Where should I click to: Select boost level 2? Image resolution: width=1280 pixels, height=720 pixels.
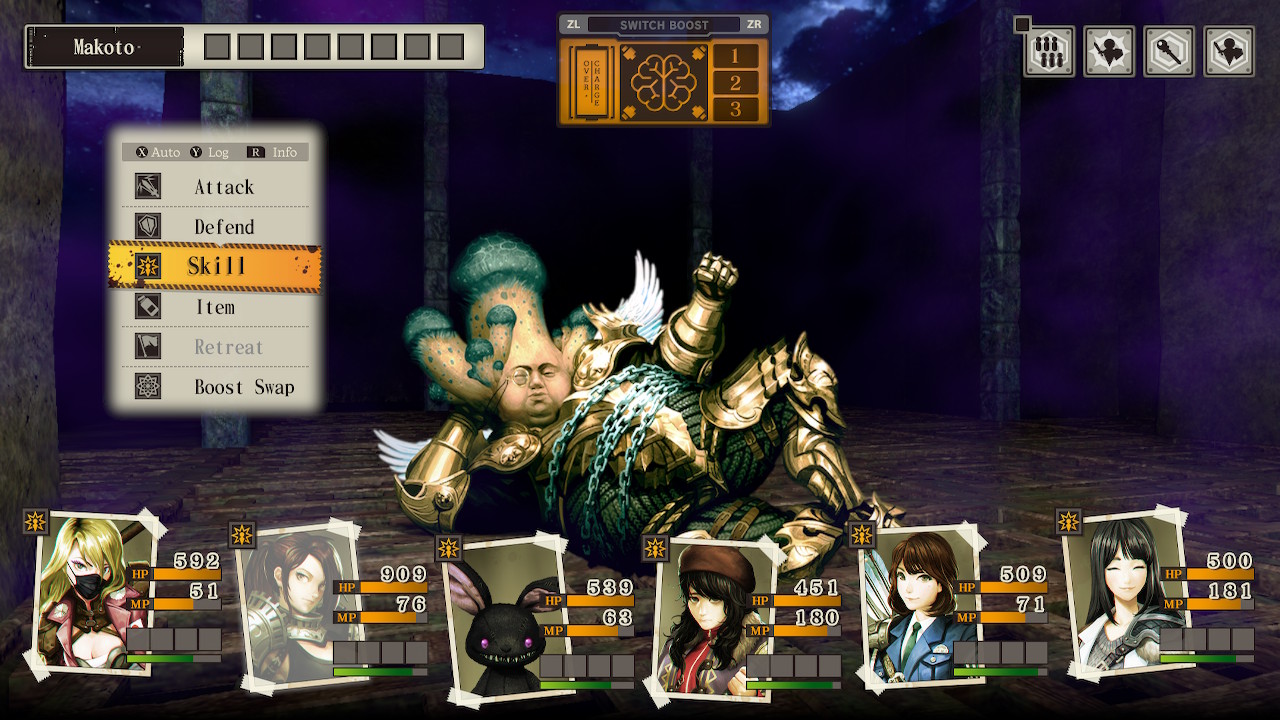coord(736,83)
